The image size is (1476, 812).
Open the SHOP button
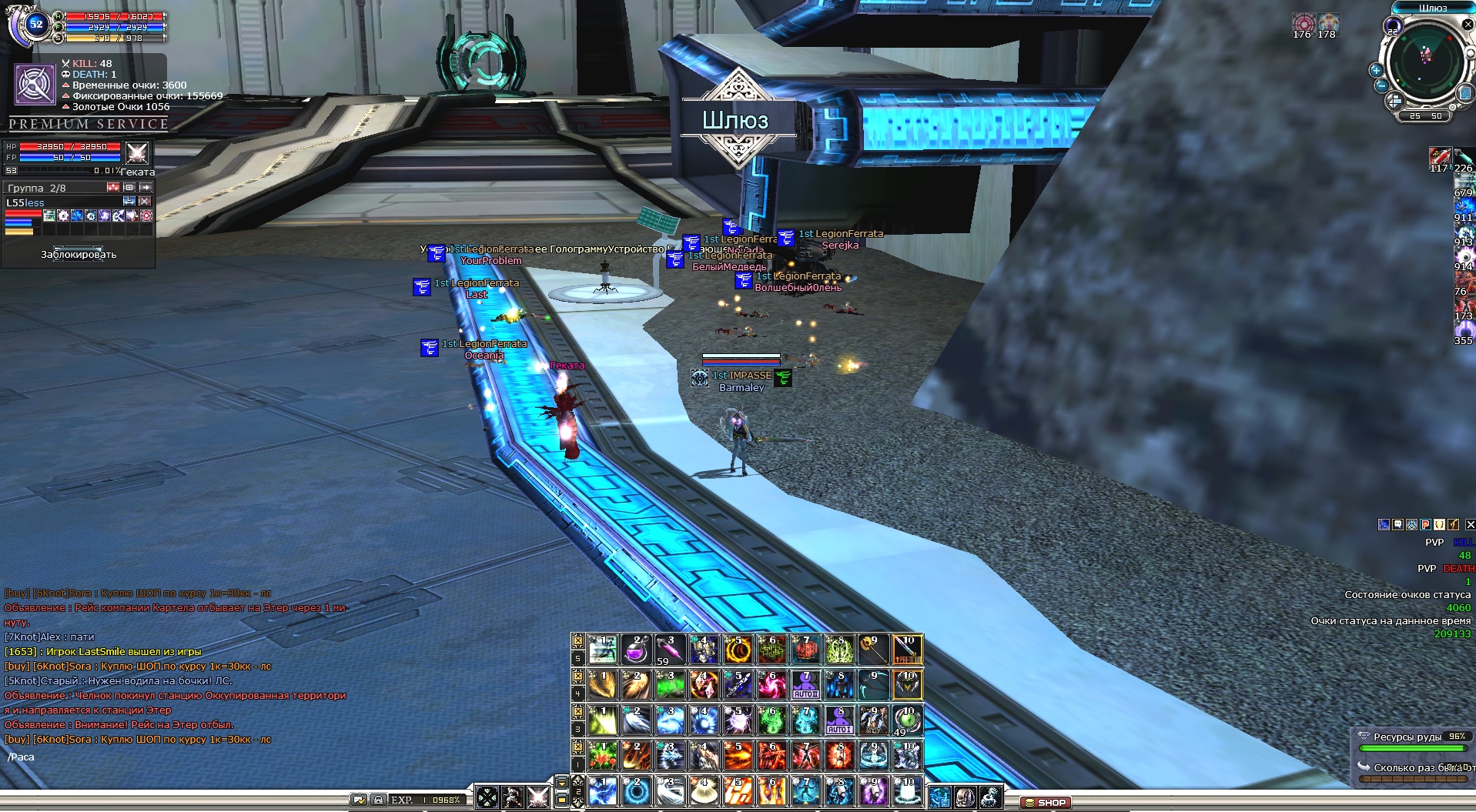point(1045,802)
